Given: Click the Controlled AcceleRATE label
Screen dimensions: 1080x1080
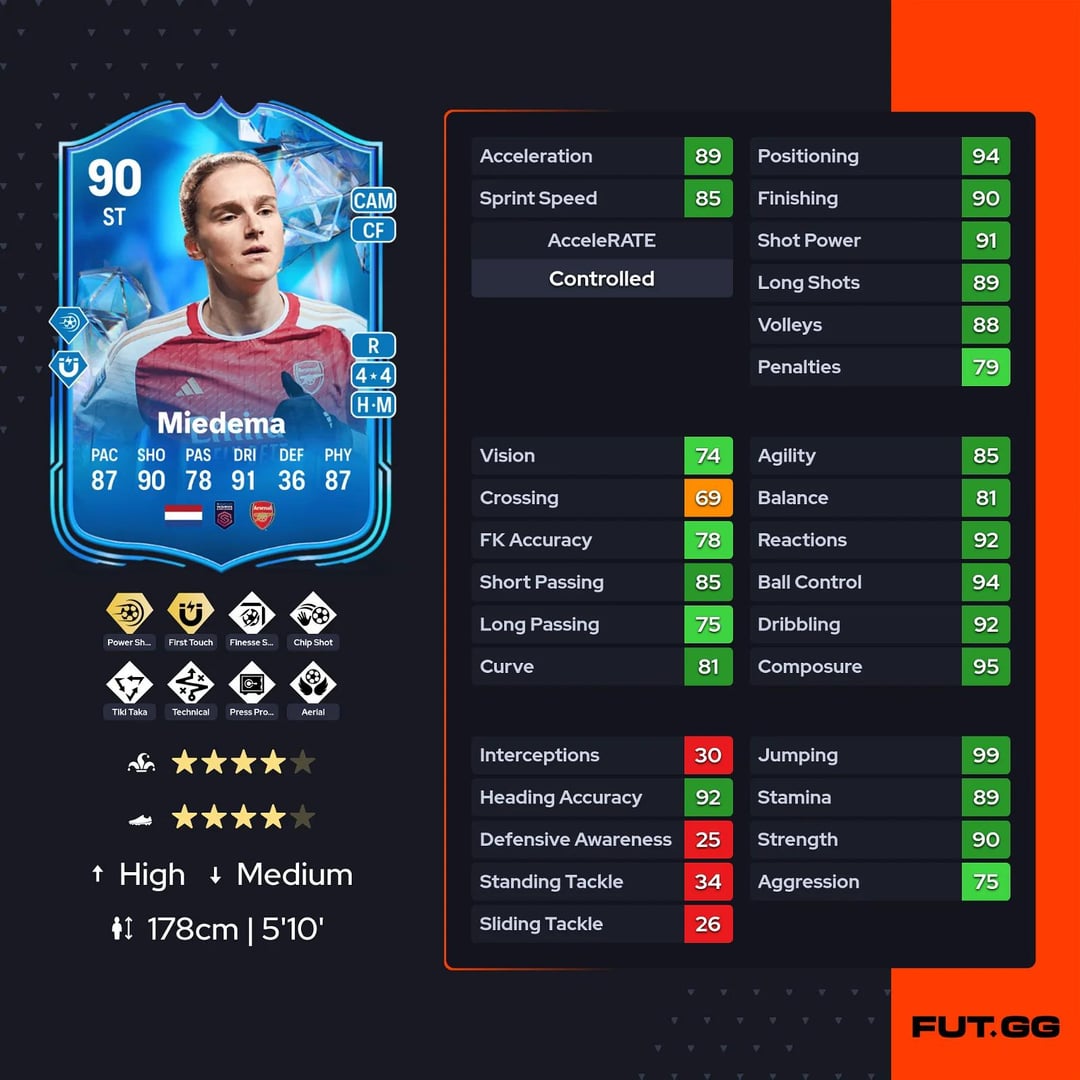Looking at the screenshot, I should 602,279.
